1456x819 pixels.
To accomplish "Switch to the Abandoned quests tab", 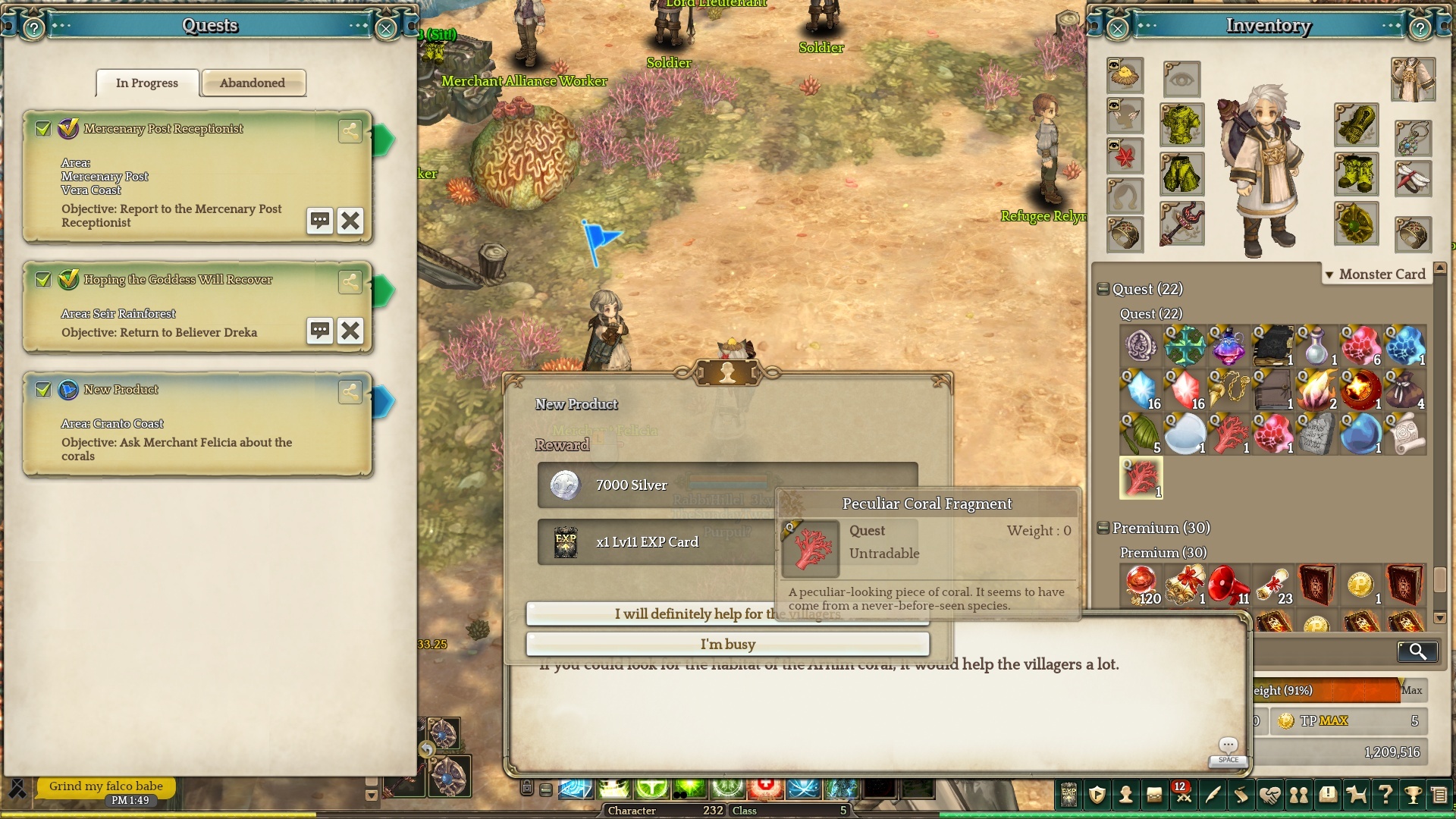I will (x=253, y=83).
